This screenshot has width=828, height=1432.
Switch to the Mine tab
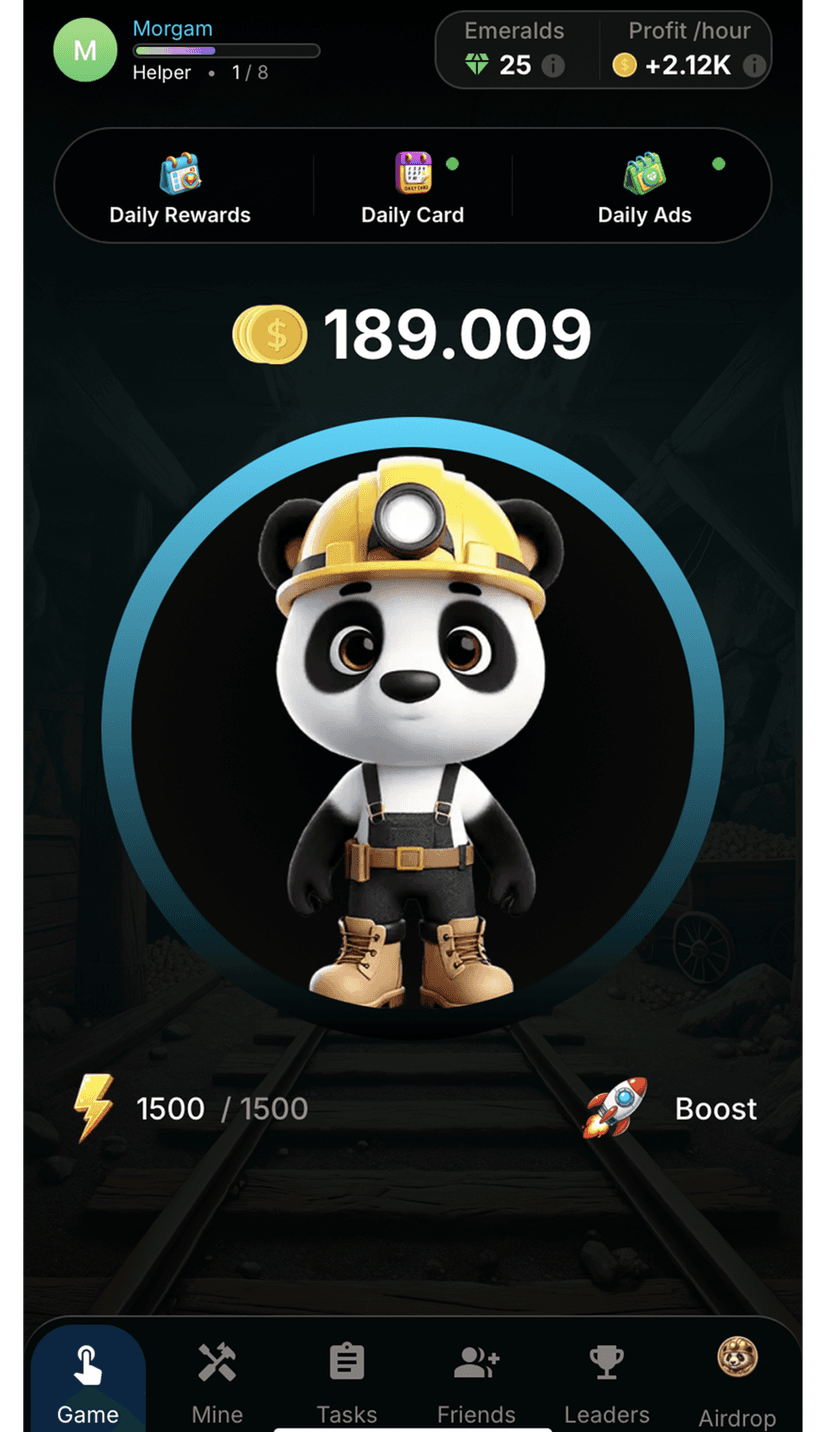click(x=217, y=1383)
